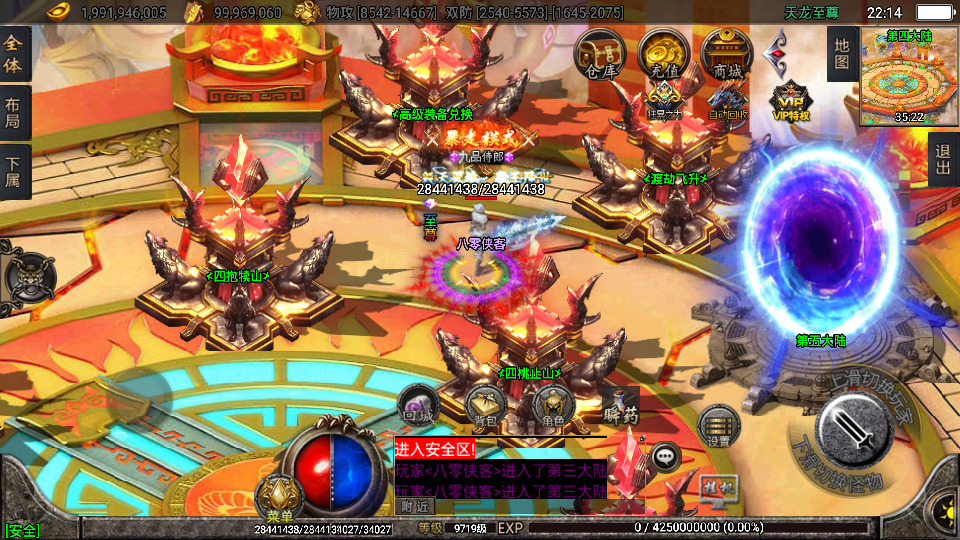Open the 角色 character sheet

(552, 406)
